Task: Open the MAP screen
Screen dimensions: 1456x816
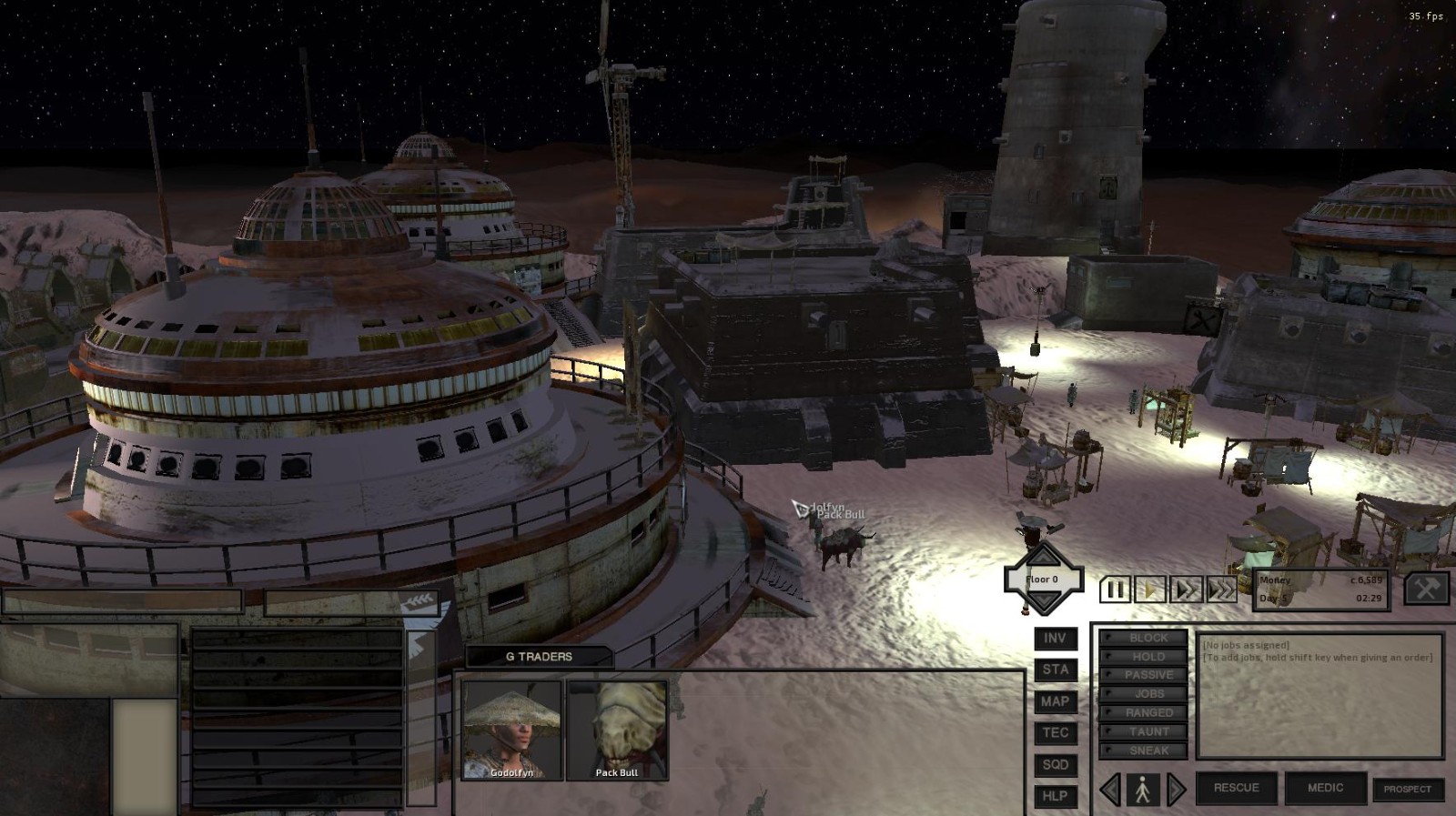Action: coord(1056,701)
